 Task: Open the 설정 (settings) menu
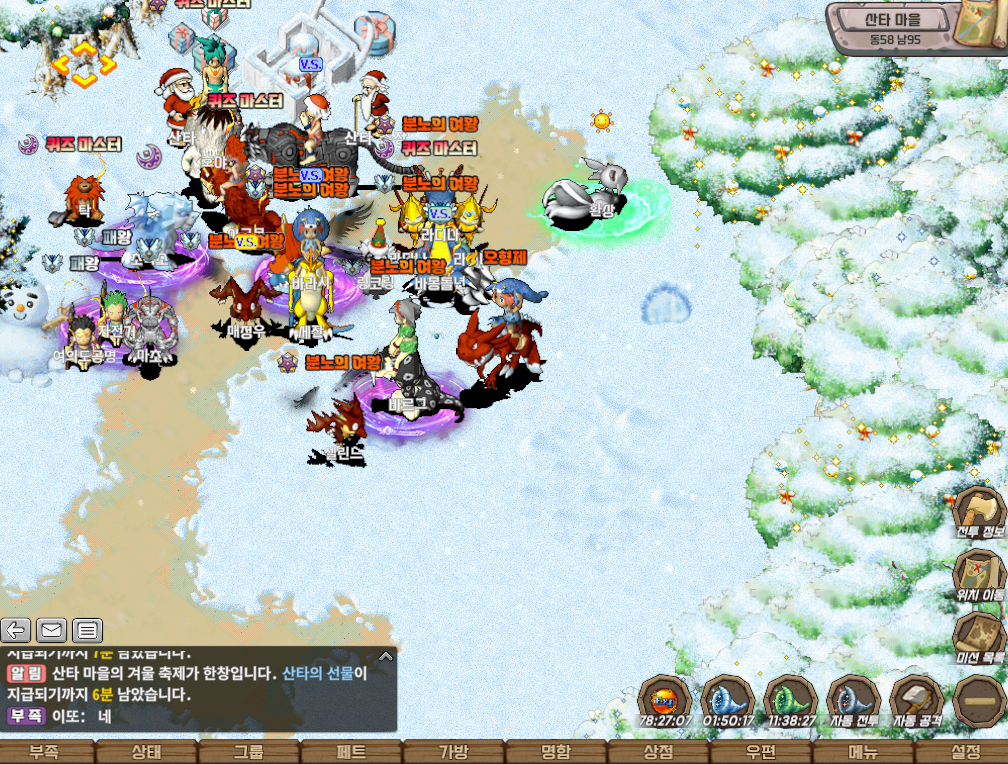[962, 753]
